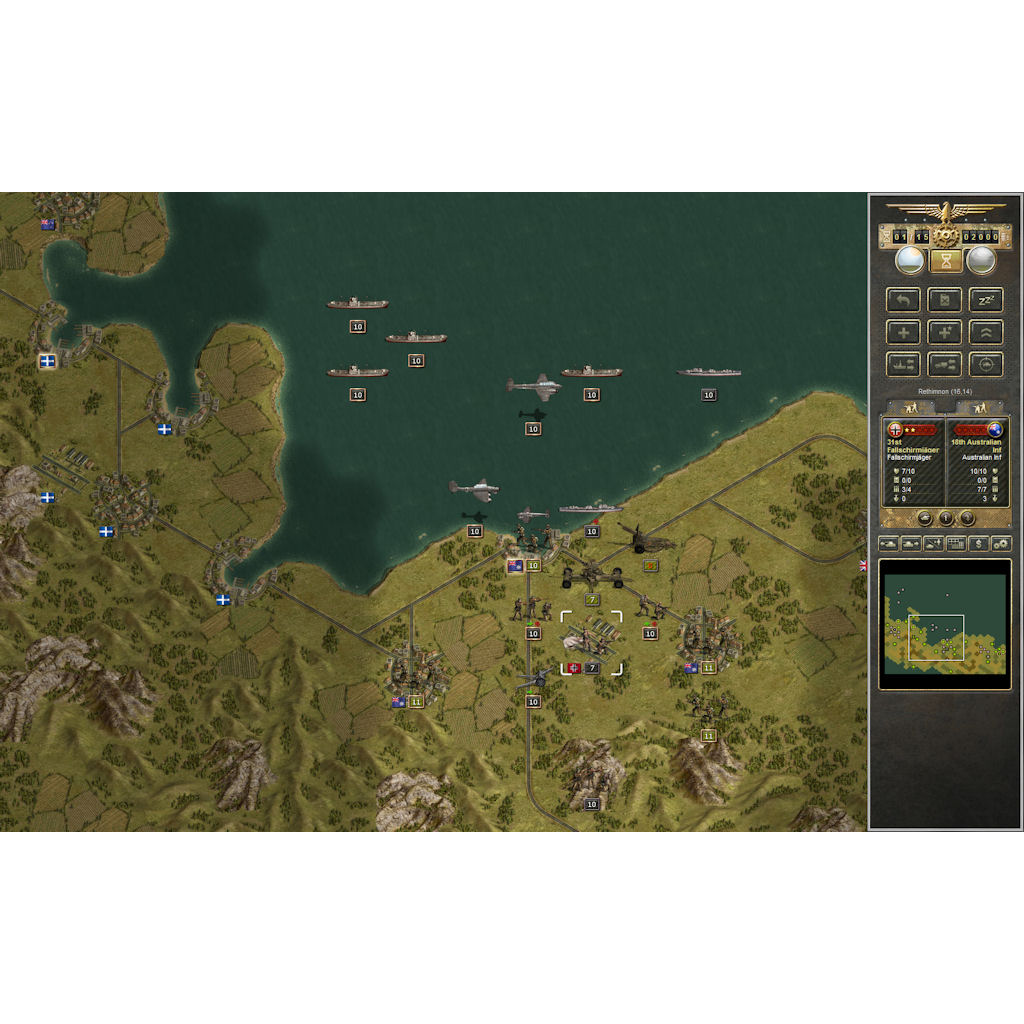End the turn with the hourglass button
Image resolution: width=1024 pixels, height=1024 pixels.
[x=945, y=261]
